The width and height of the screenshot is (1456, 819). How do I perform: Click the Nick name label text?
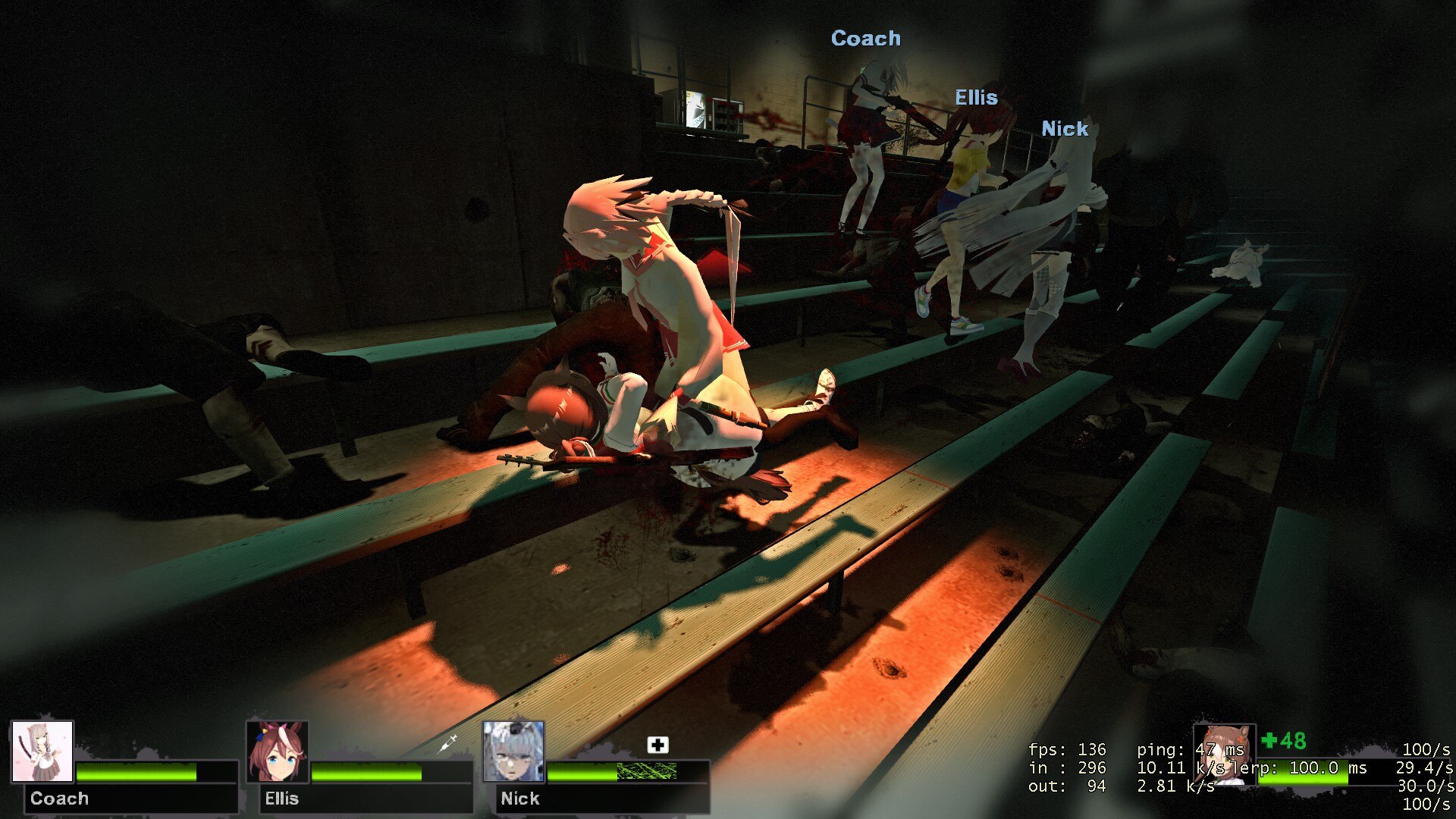pyautogui.click(x=519, y=798)
